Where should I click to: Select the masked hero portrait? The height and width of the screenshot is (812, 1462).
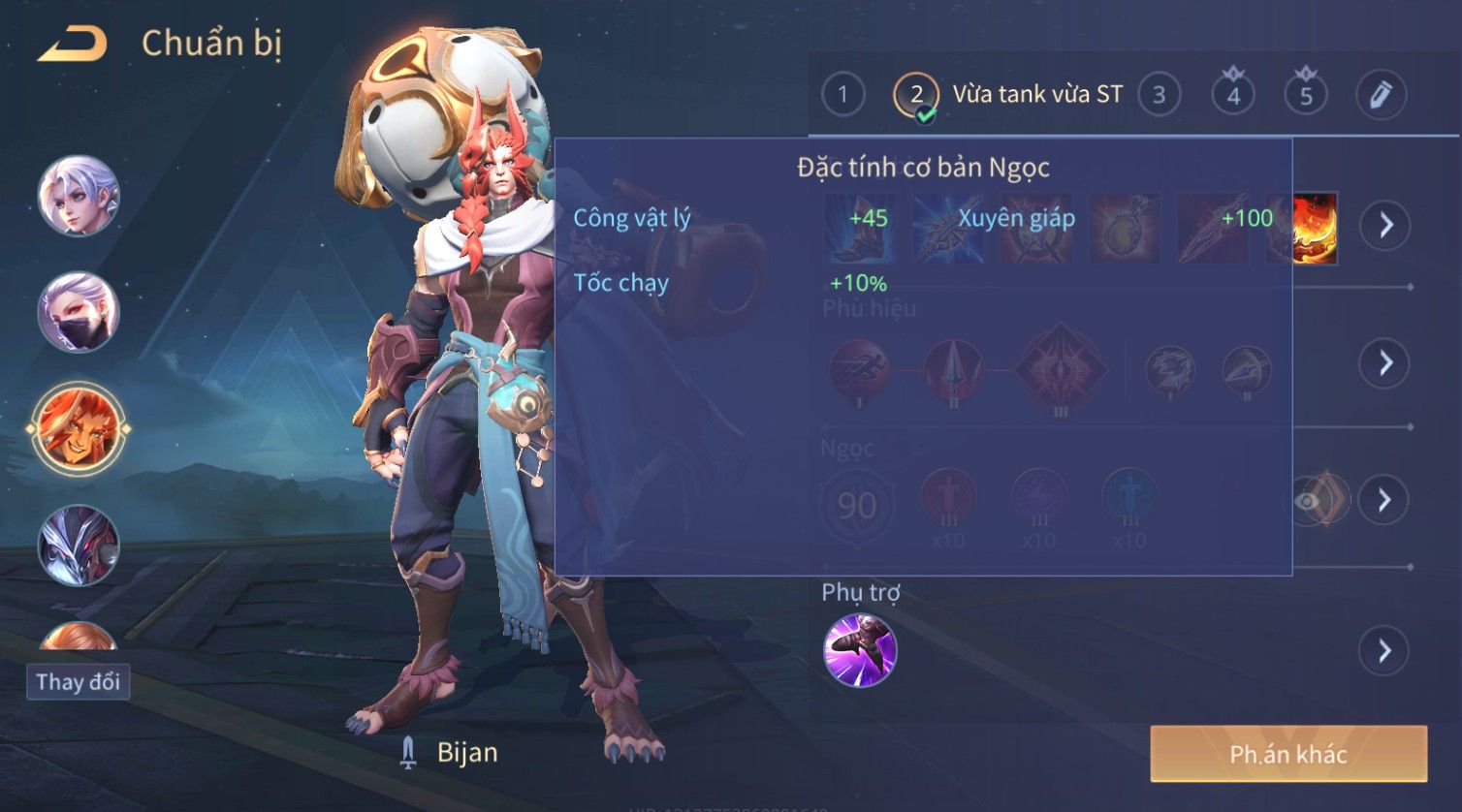tap(79, 312)
